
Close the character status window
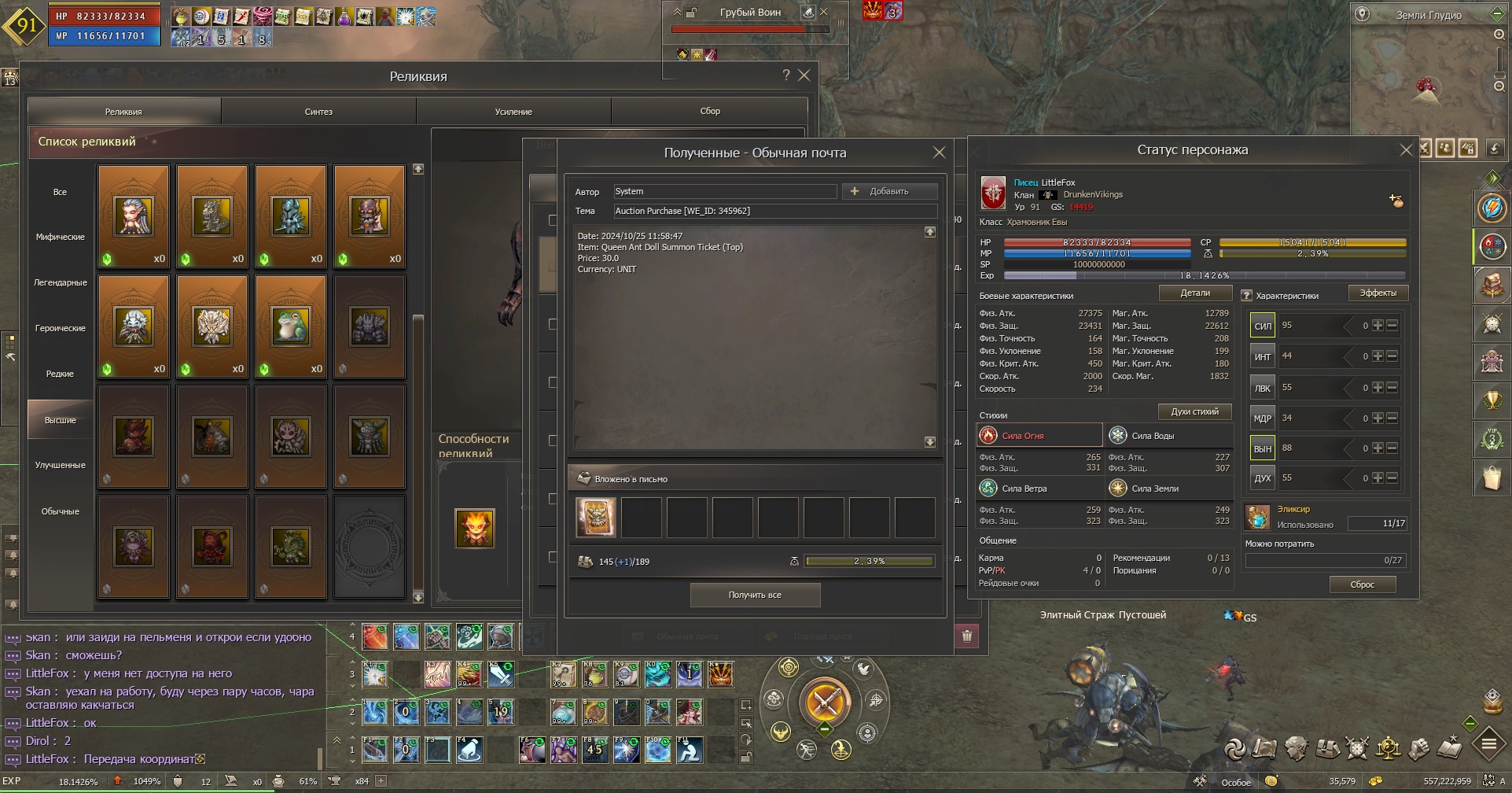(1406, 150)
